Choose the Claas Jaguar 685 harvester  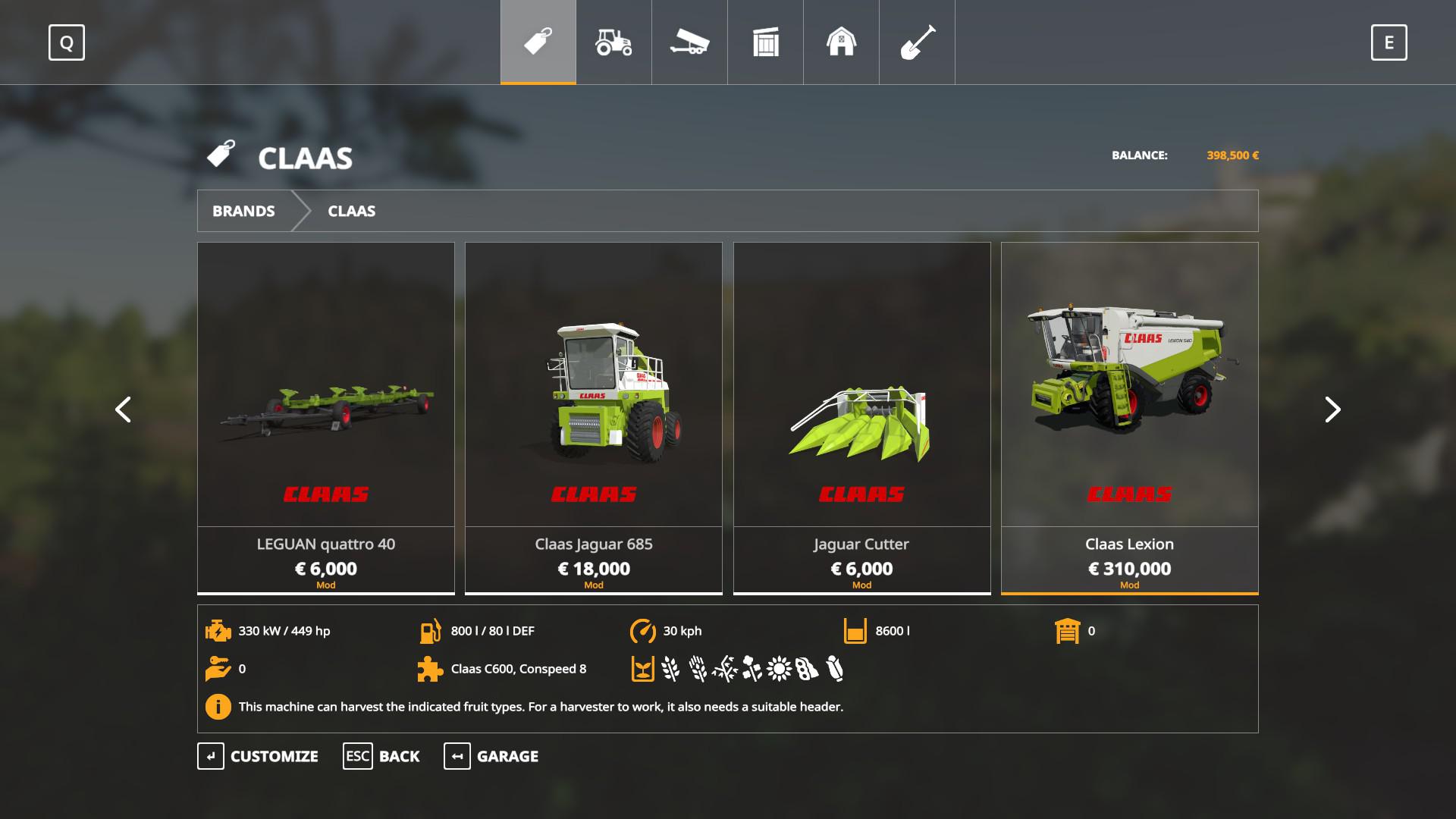click(x=594, y=417)
